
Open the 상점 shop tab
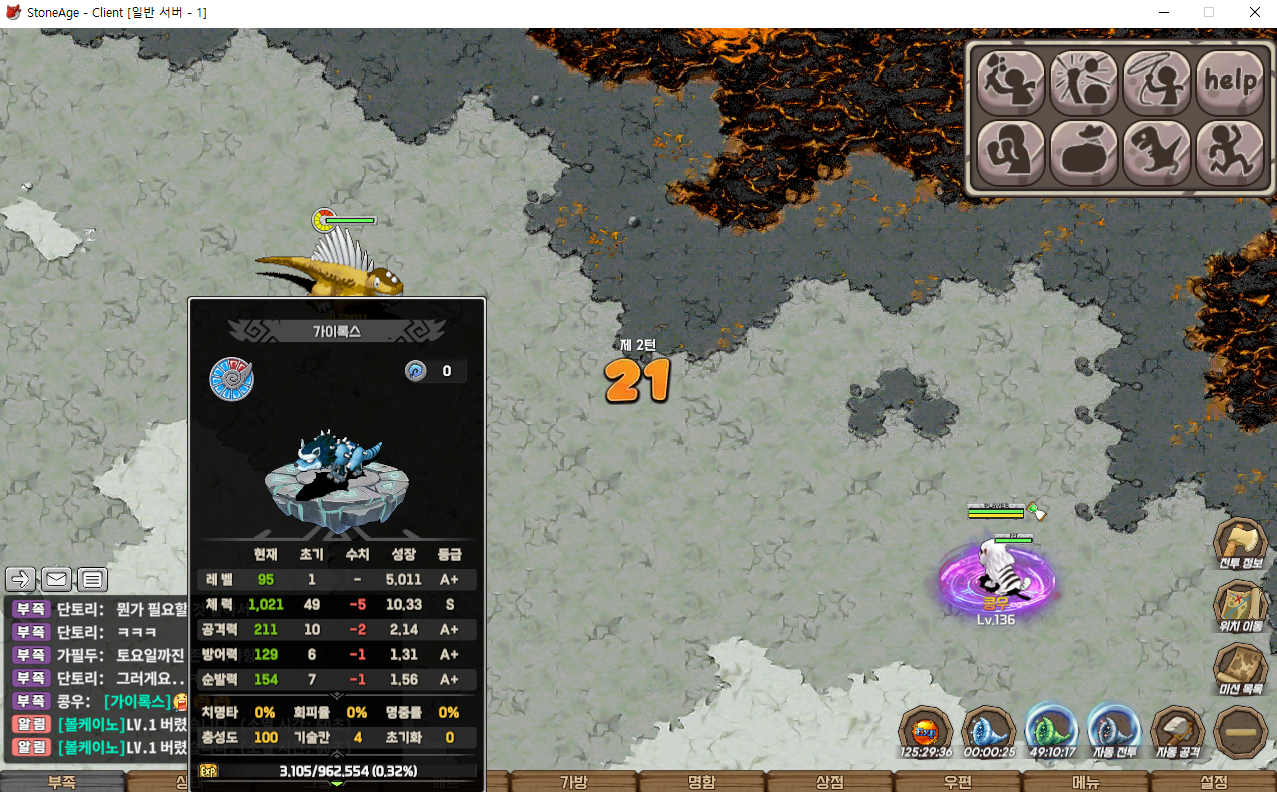coord(830,782)
